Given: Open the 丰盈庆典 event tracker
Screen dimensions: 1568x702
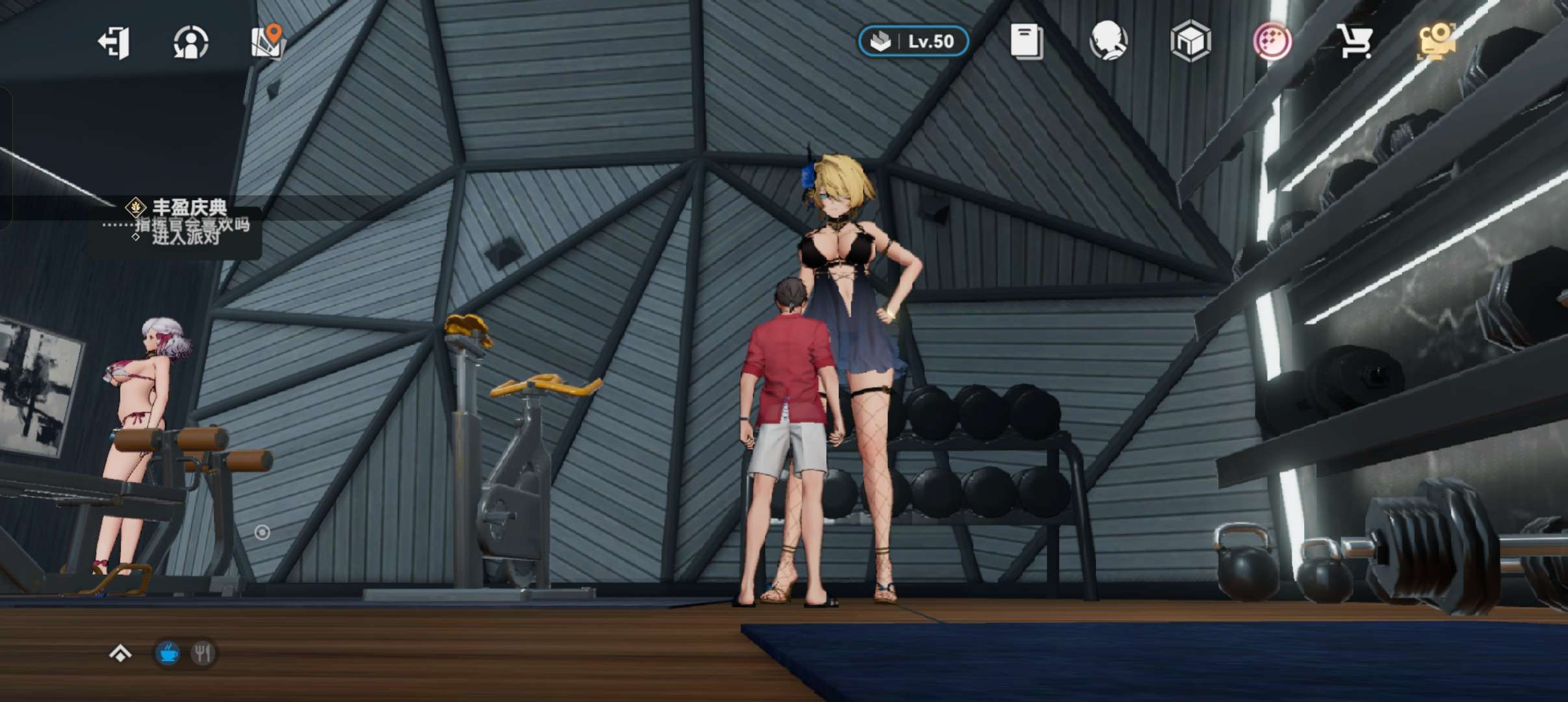Looking at the screenshot, I should pyautogui.click(x=189, y=208).
